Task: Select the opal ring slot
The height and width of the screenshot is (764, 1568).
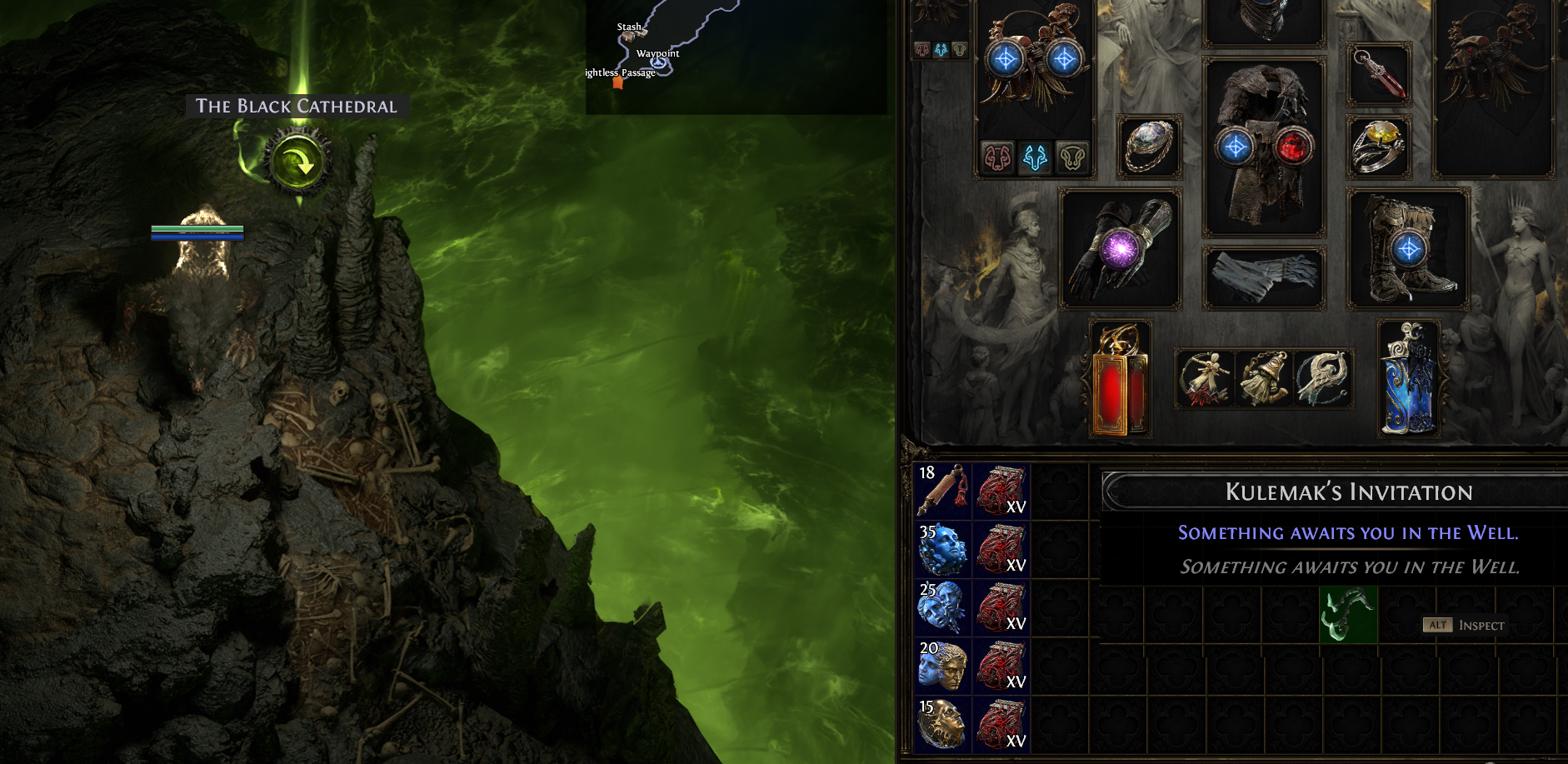Action: point(1149,147)
